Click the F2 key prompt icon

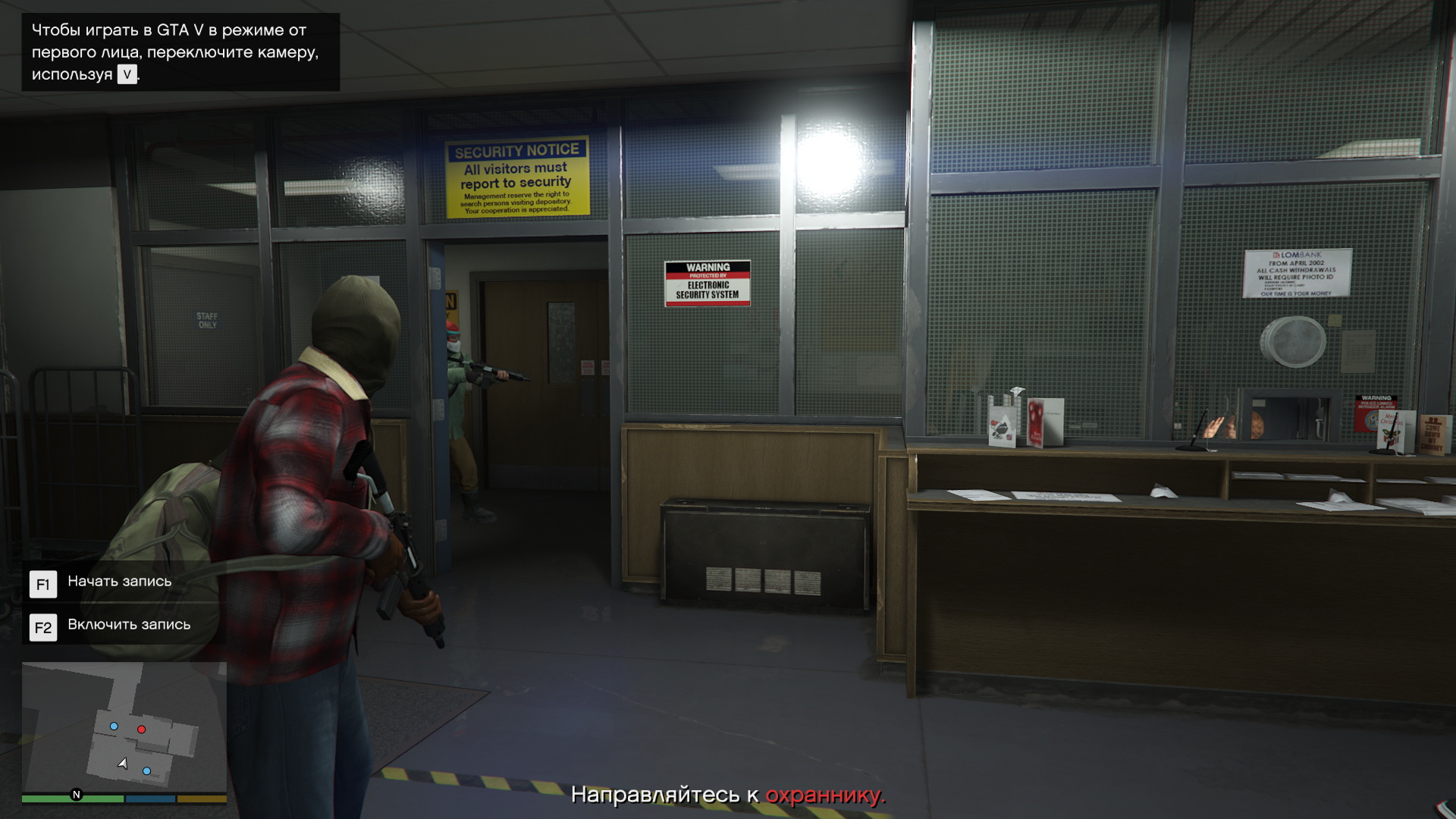(43, 627)
